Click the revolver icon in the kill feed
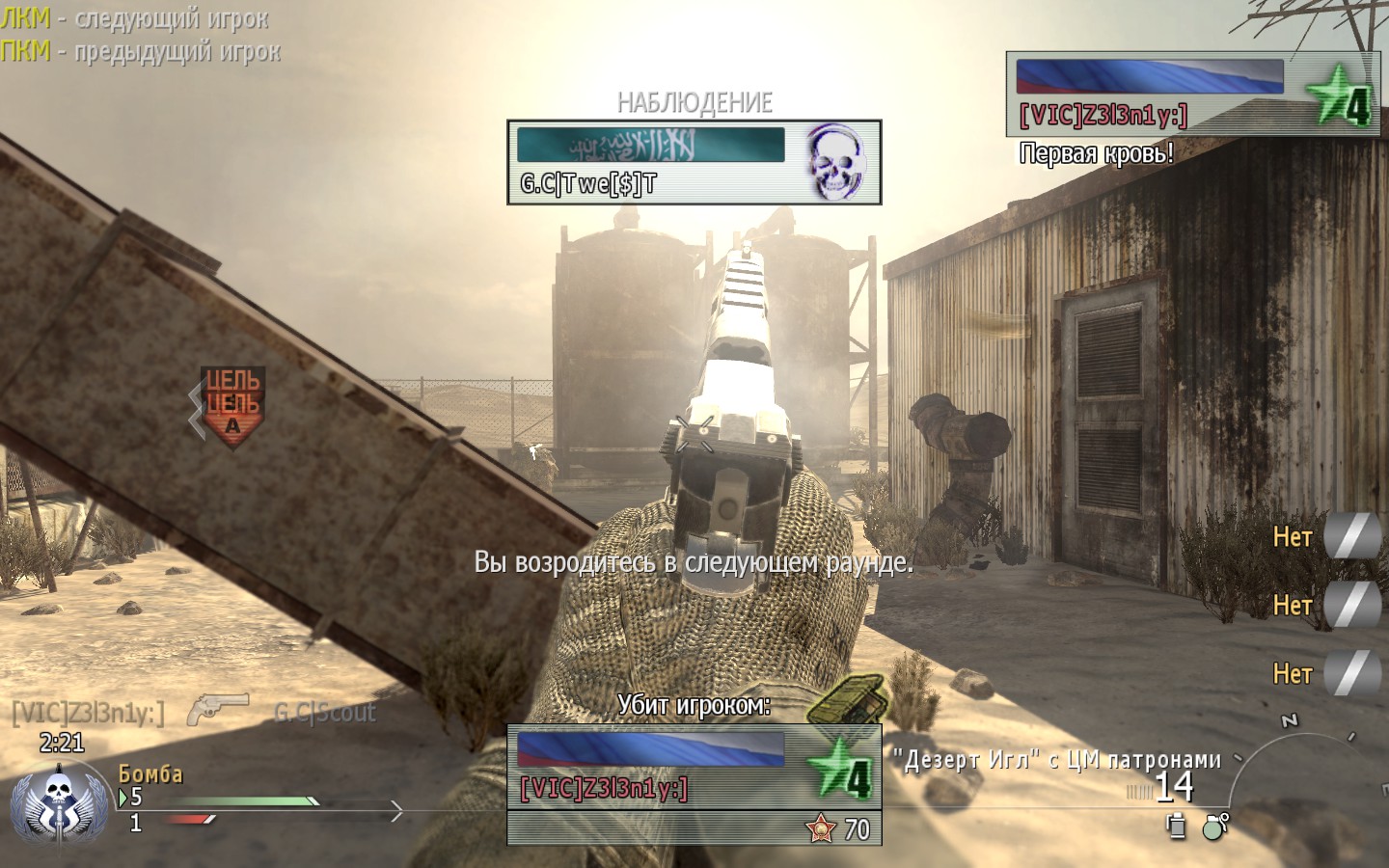Image resolution: width=1389 pixels, height=868 pixels. (218, 710)
